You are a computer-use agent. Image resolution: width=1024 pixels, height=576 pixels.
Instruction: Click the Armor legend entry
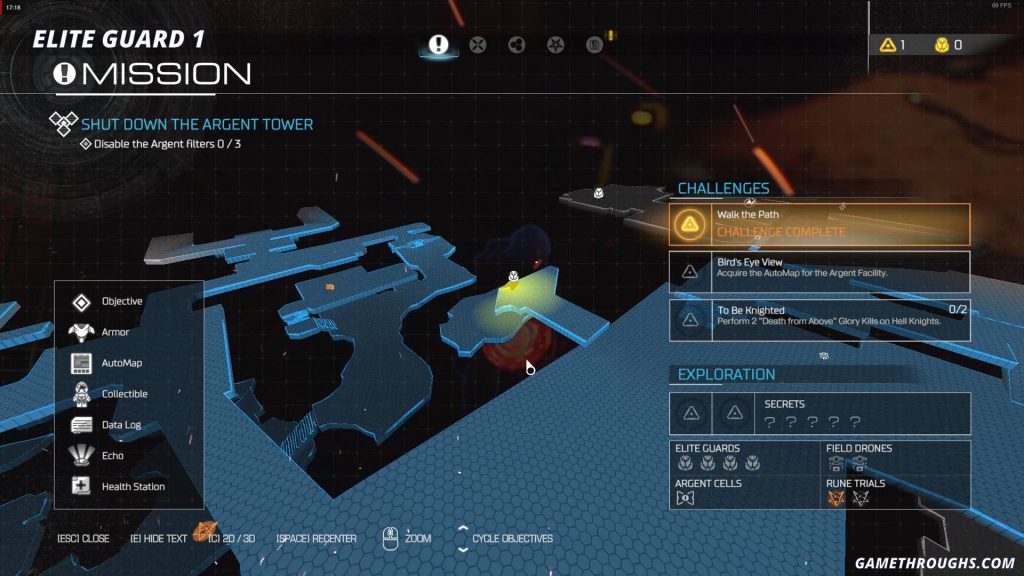tap(114, 332)
